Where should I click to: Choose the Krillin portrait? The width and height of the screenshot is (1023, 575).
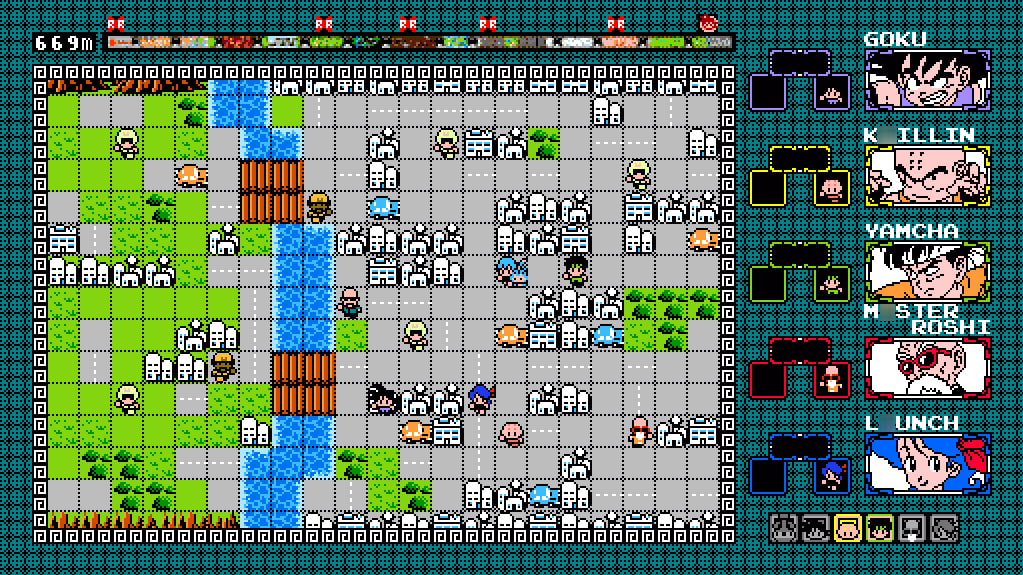point(927,176)
